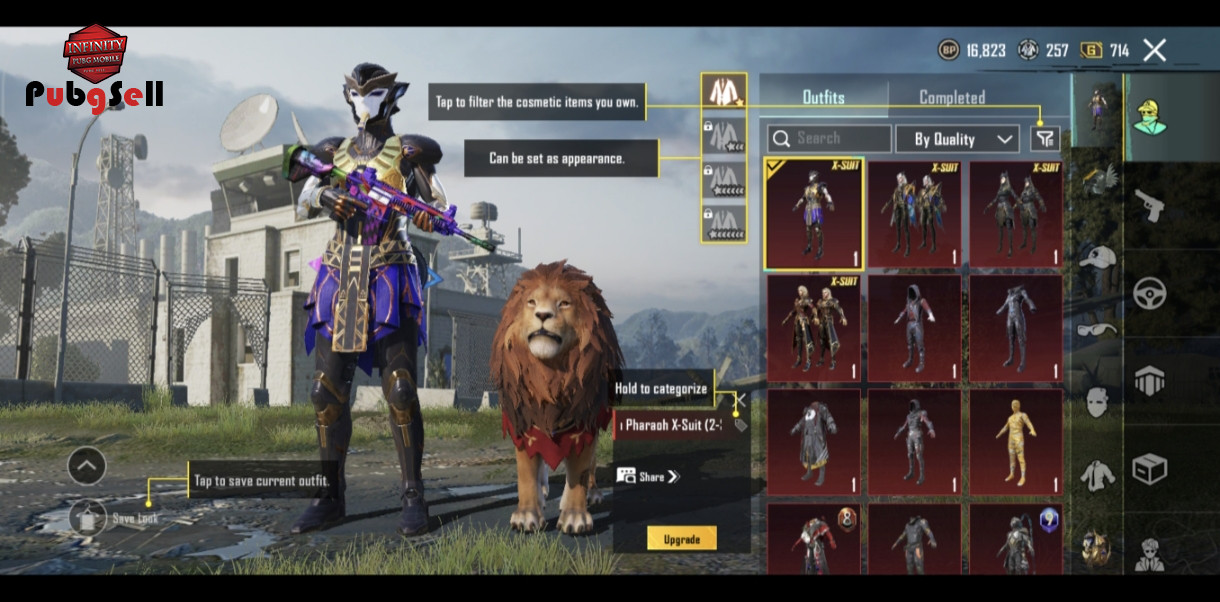Switch to the Completed tab

click(x=951, y=97)
